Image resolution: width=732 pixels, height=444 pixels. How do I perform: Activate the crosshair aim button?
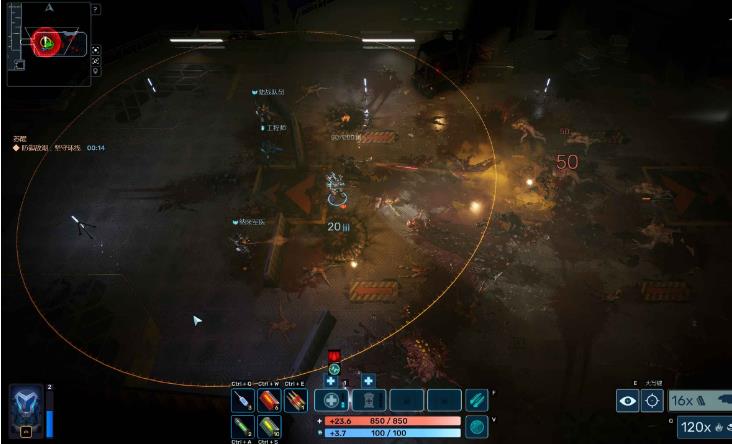(x=653, y=401)
